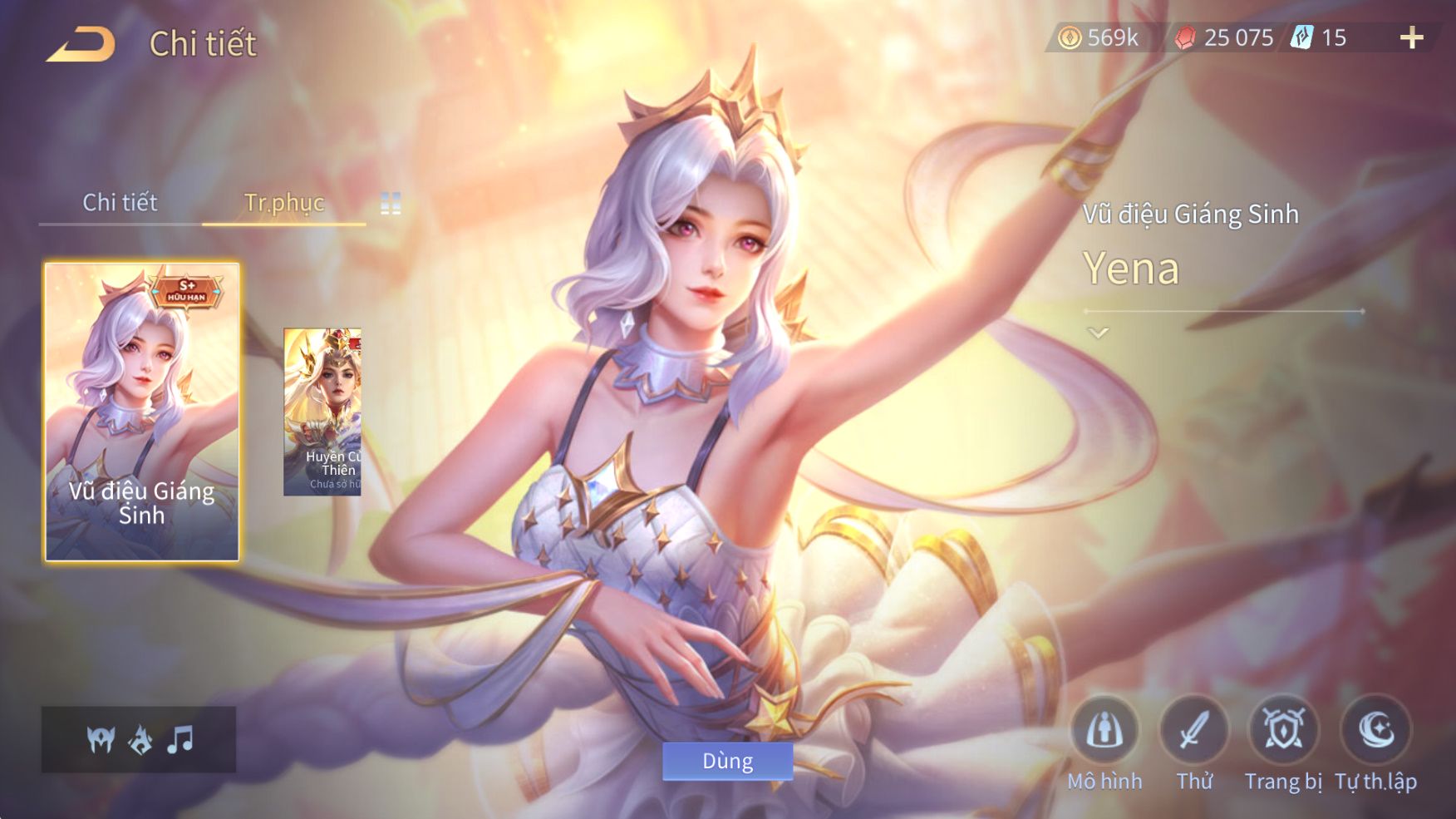Add currency with the plus button
1456x819 pixels.
click(1411, 37)
